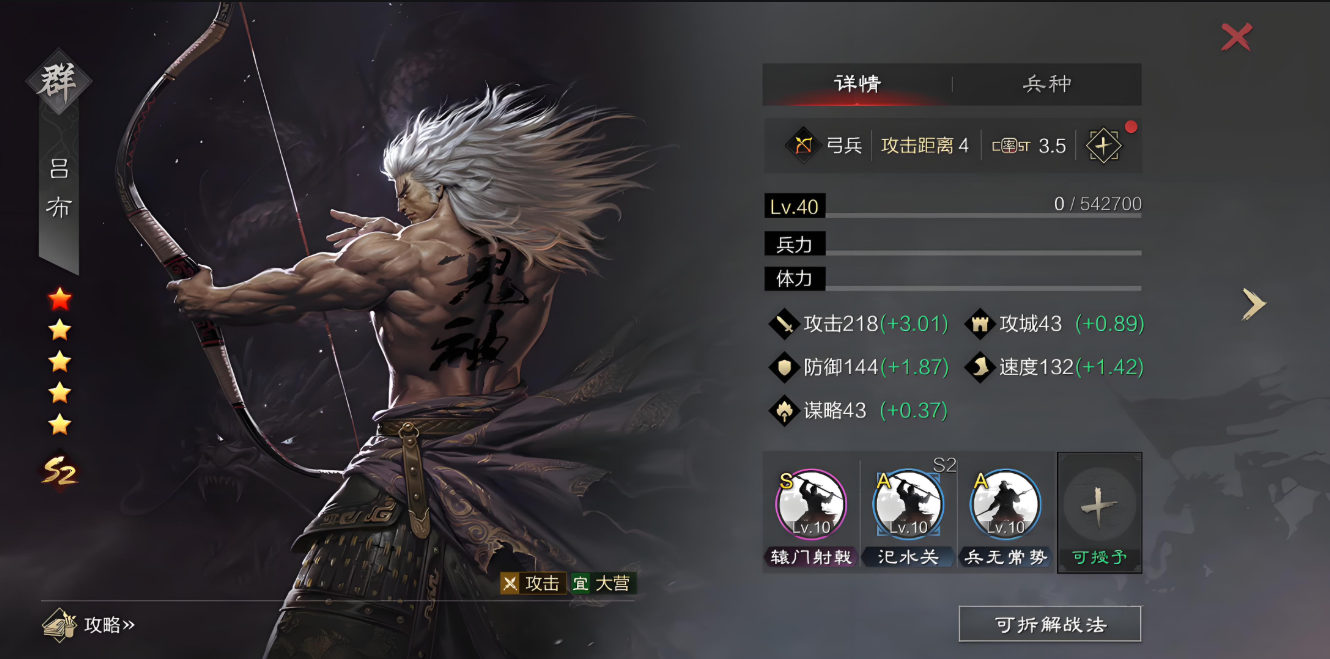Select the 辕门射戟 skill slot
The height and width of the screenshot is (659, 1330).
pos(811,507)
